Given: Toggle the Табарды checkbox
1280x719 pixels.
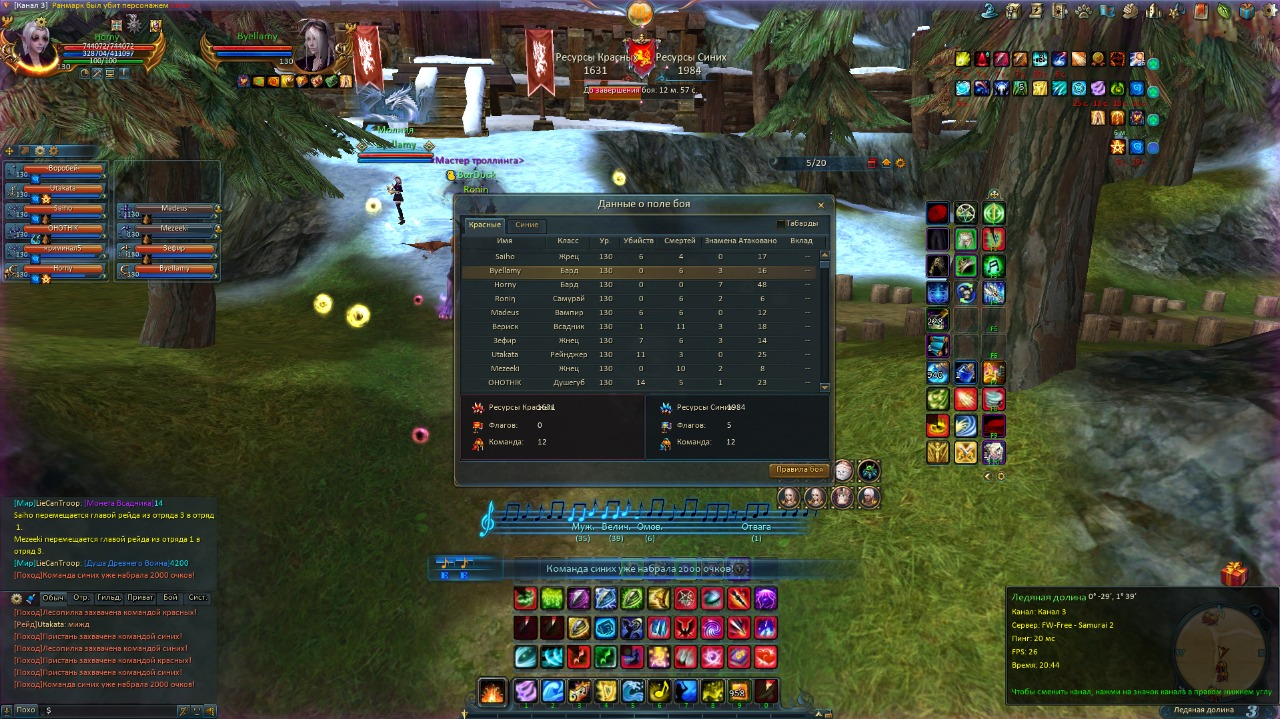Looking at the screenshot, I should [x=781, y=224].
